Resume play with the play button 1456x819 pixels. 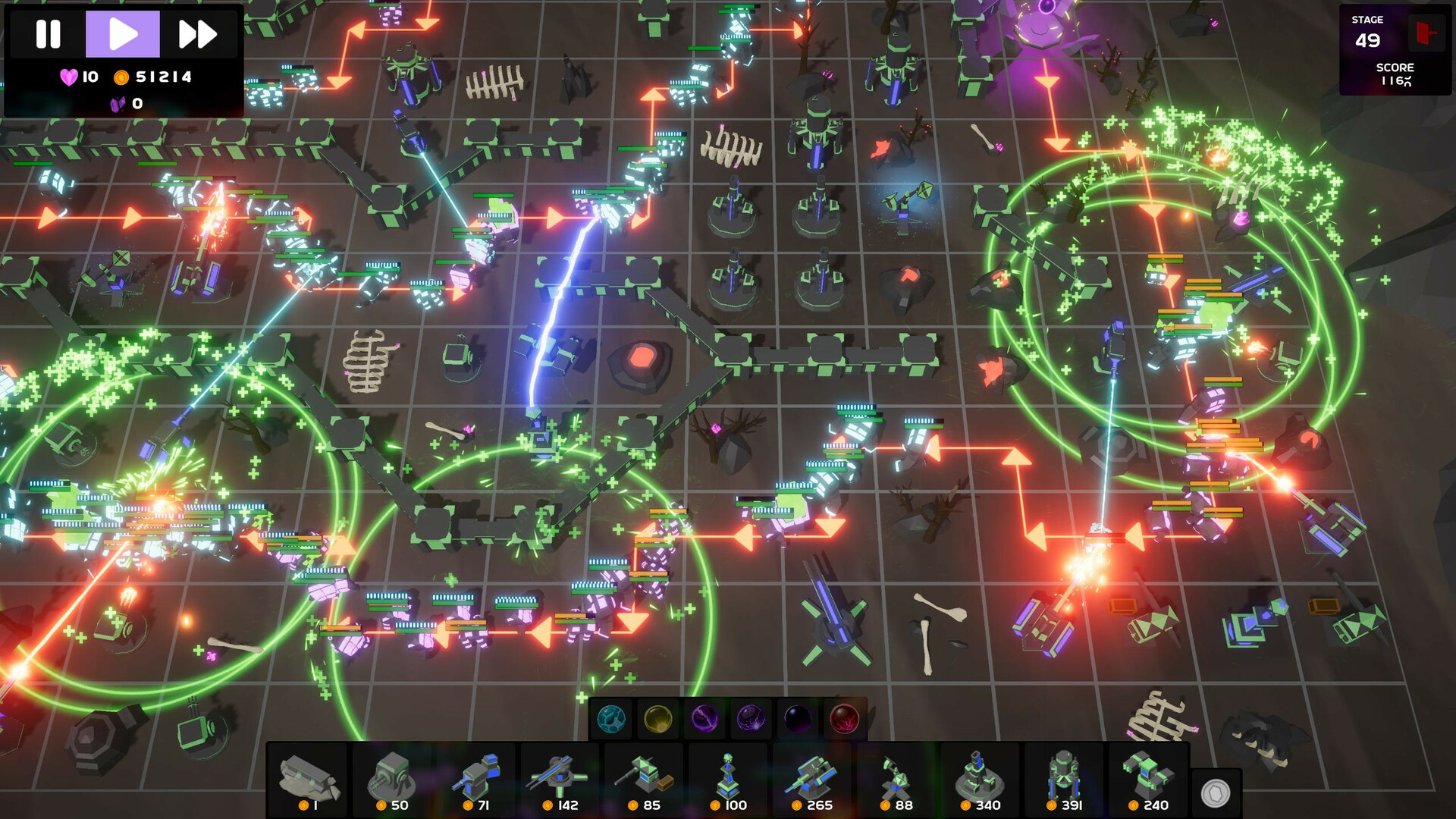pos(122,32)
